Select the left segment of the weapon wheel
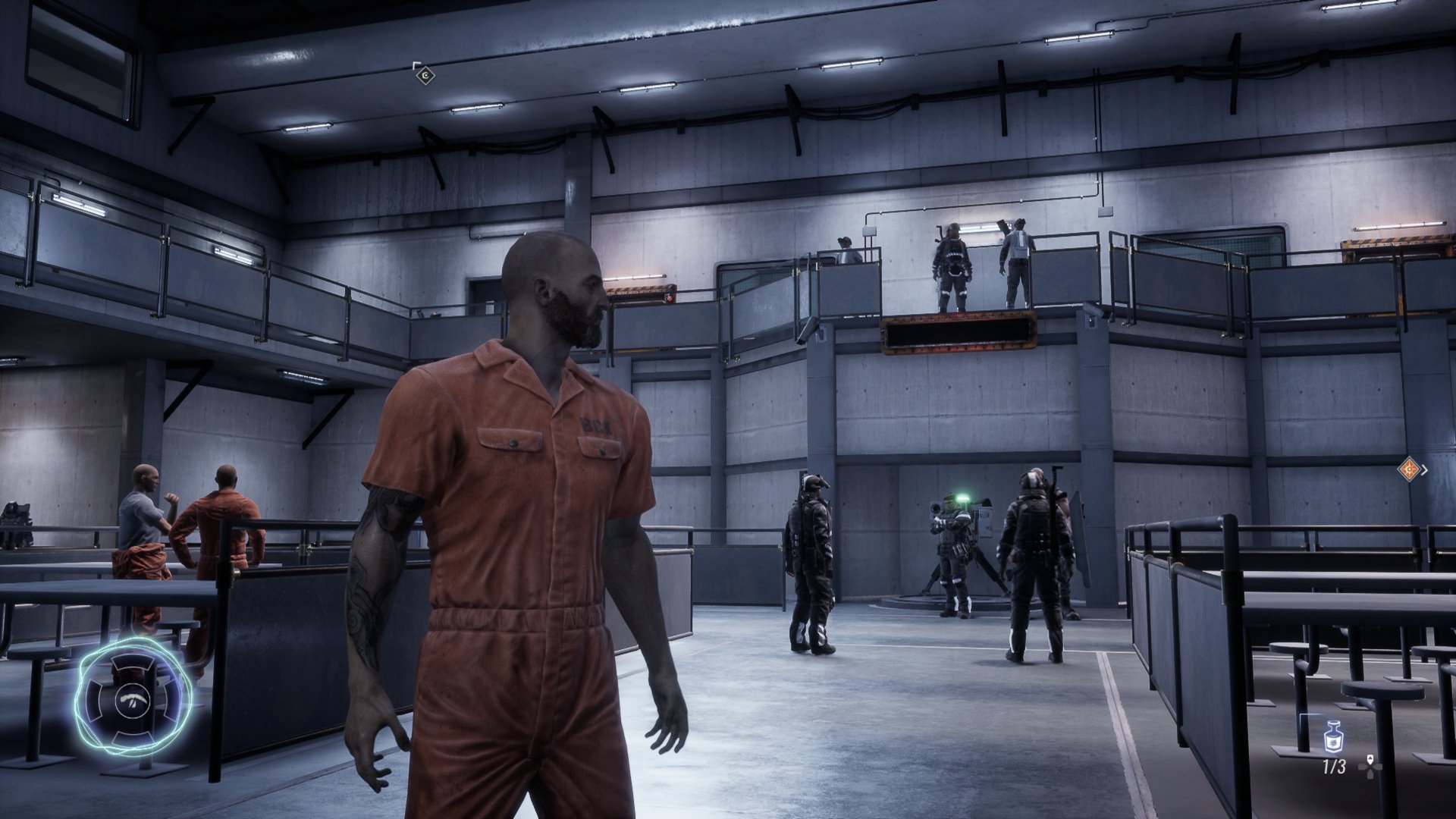Image resolution: width=1456 pixels, height=819 pixels. pyautogui.click(x=93, y=700)
